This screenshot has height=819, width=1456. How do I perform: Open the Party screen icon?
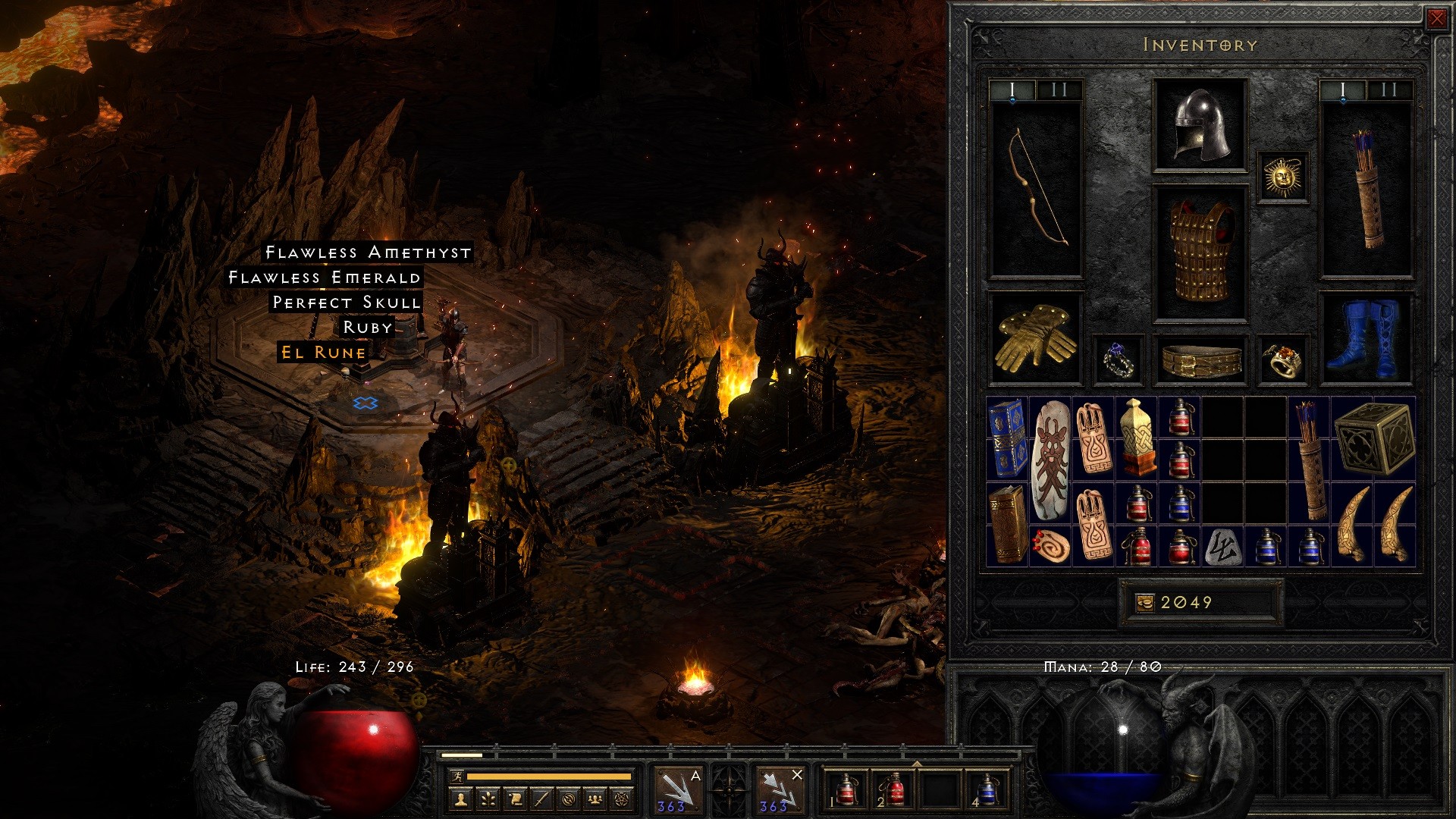point(595,800)
